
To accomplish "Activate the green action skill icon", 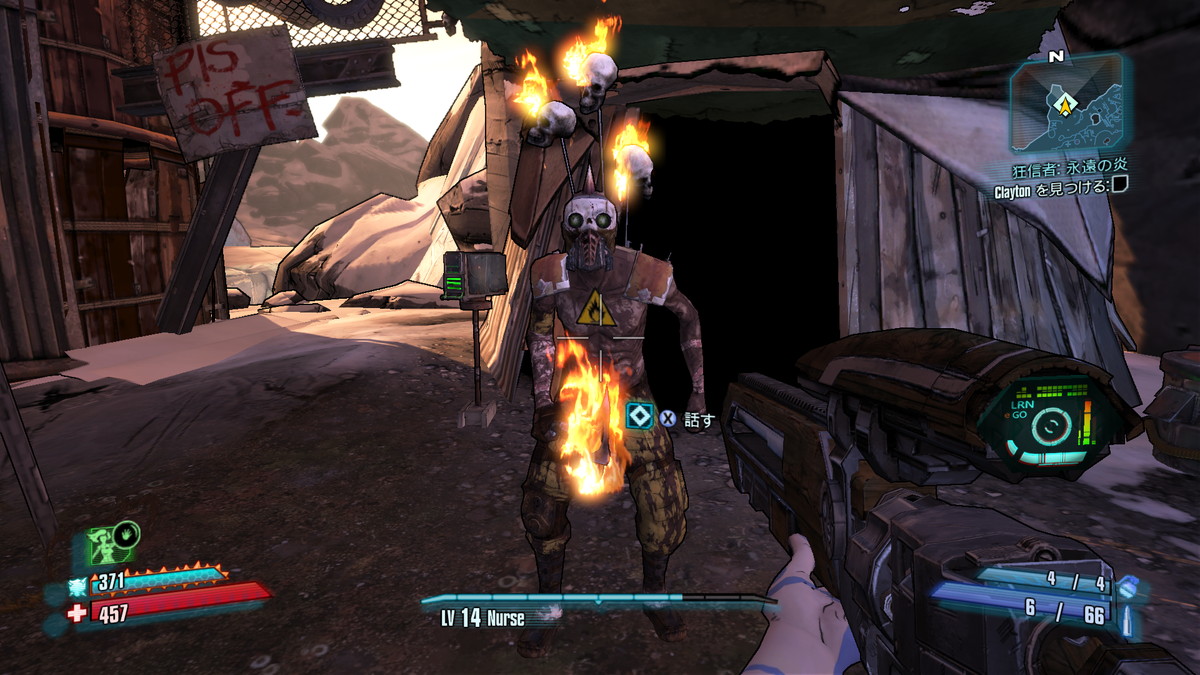I will coord(106,545).
